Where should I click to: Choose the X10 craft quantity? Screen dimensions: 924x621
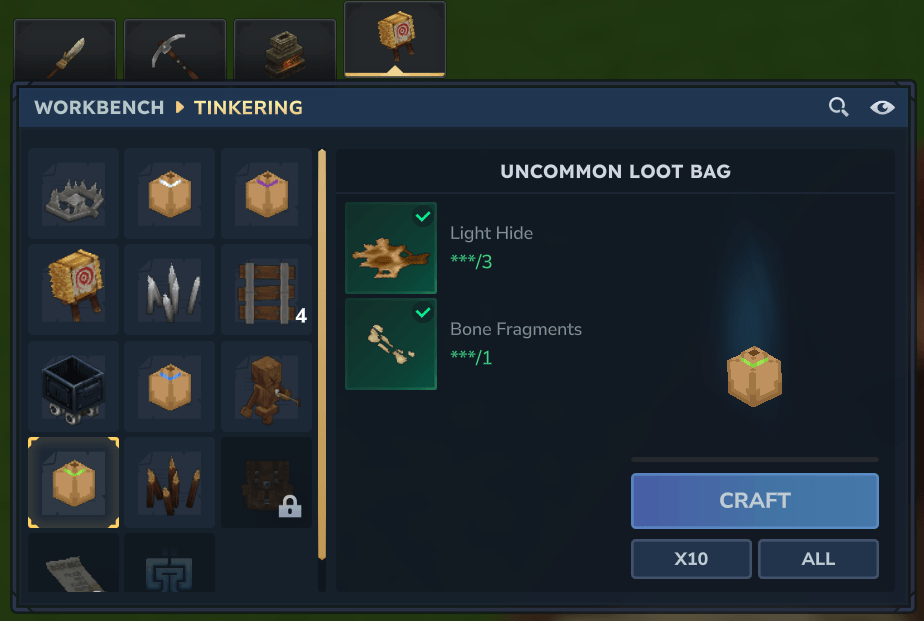pos(691,559)
